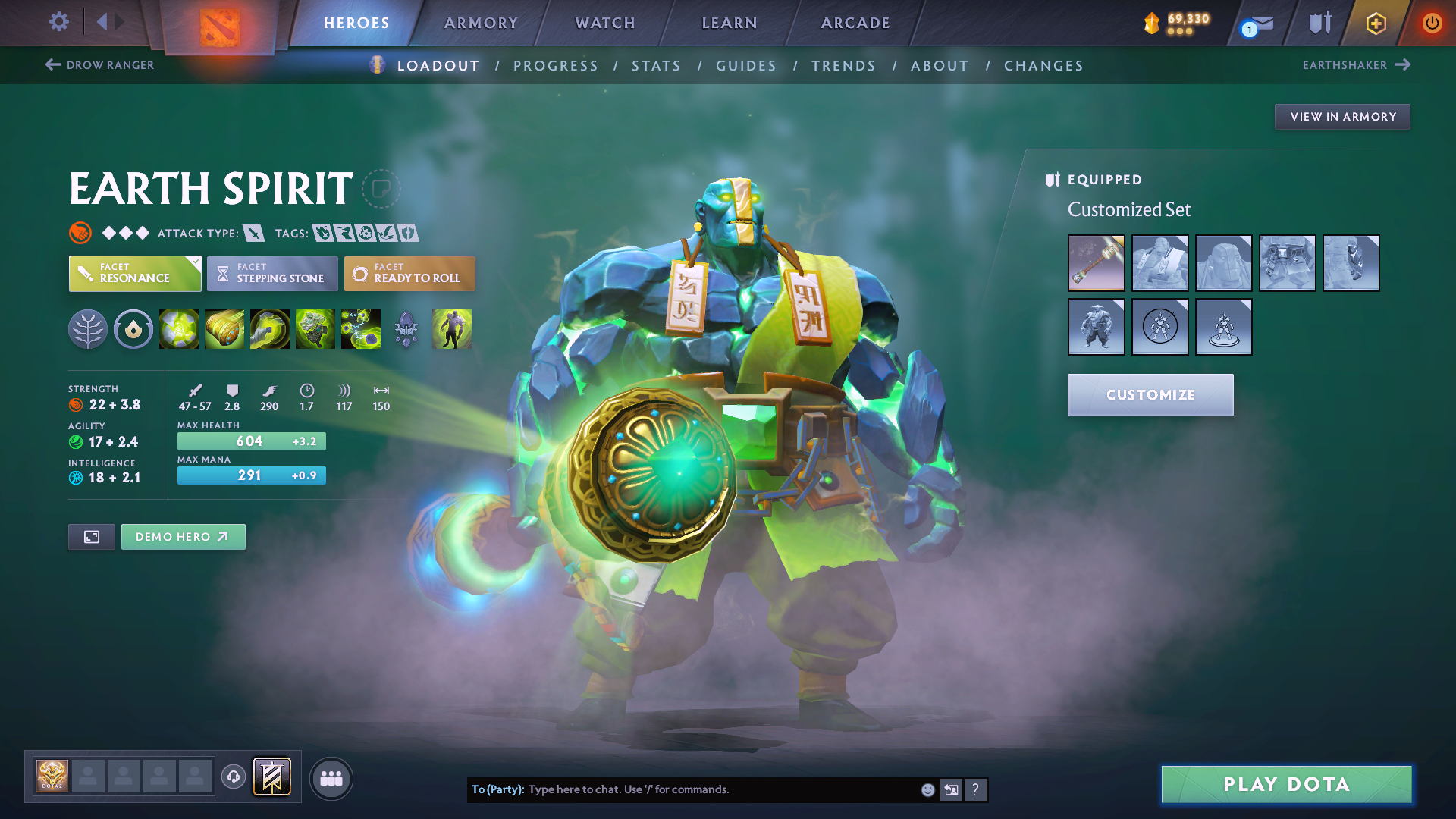This screenshot has height=819, width=1456.
Task: Expand the Resonance facet chevron
Action: point(195,261)
